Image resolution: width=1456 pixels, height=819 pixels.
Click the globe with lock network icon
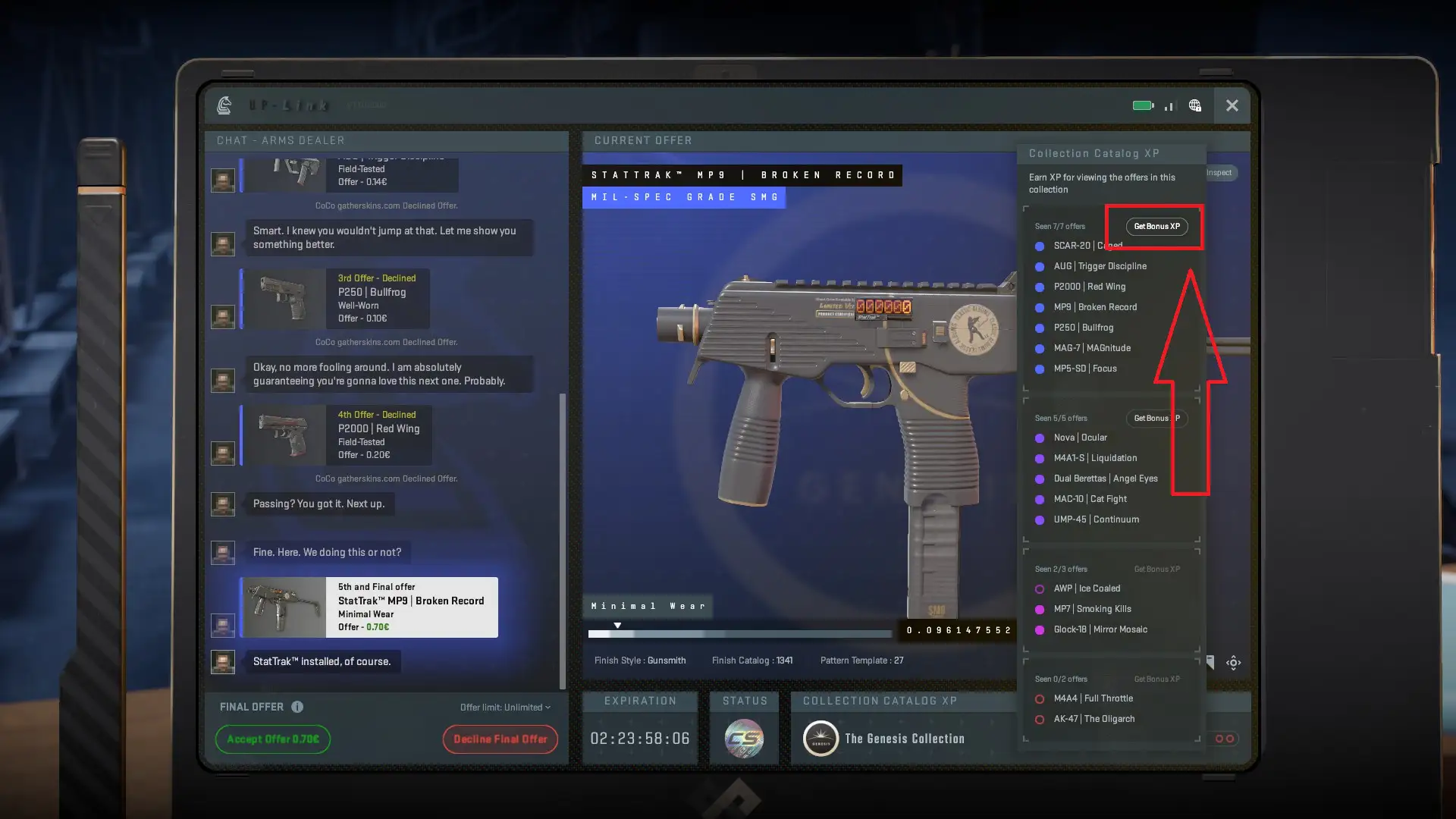1197,106
